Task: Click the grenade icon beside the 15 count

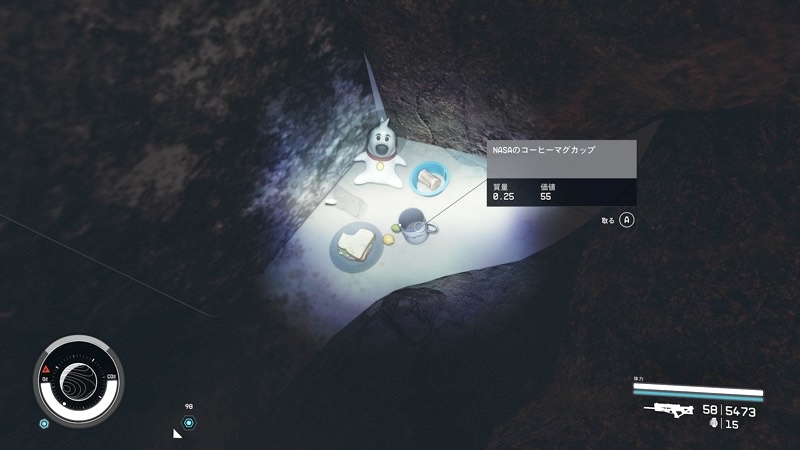Action: pyautogui.click(x=713, y=424)
